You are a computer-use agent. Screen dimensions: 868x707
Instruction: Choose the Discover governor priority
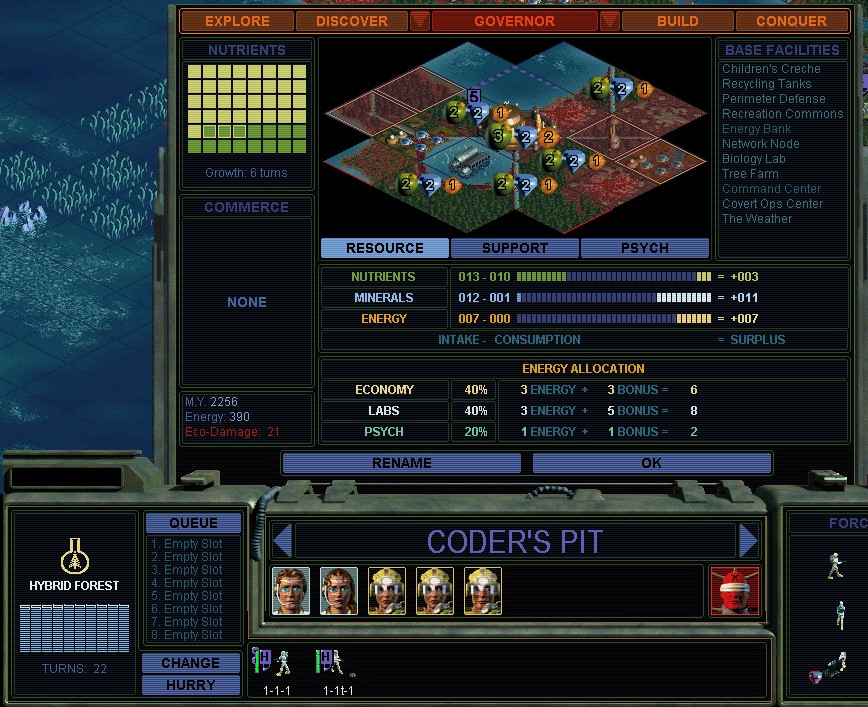point(351,21)
